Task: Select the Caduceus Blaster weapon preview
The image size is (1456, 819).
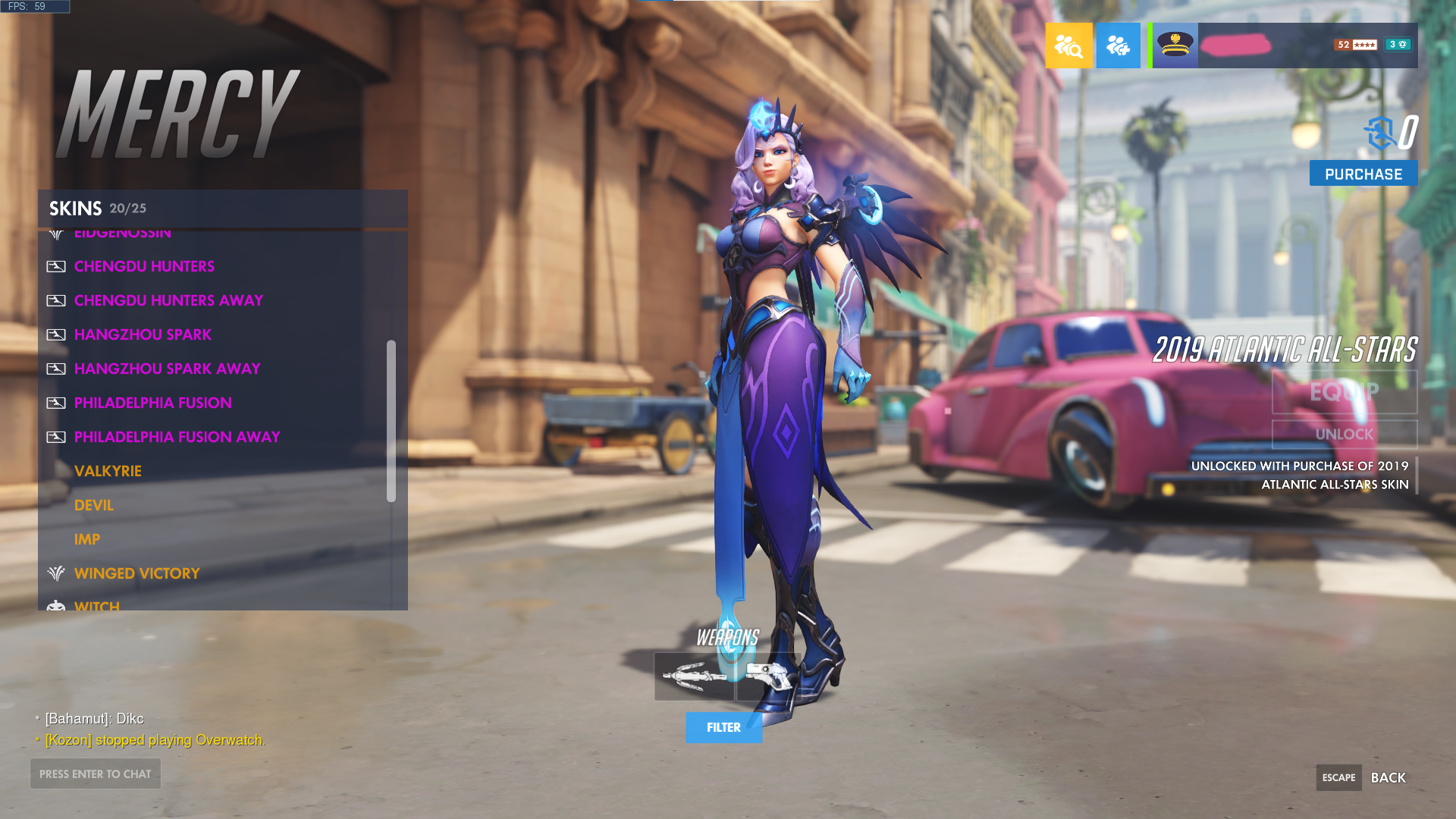Action: pos(767,676)
